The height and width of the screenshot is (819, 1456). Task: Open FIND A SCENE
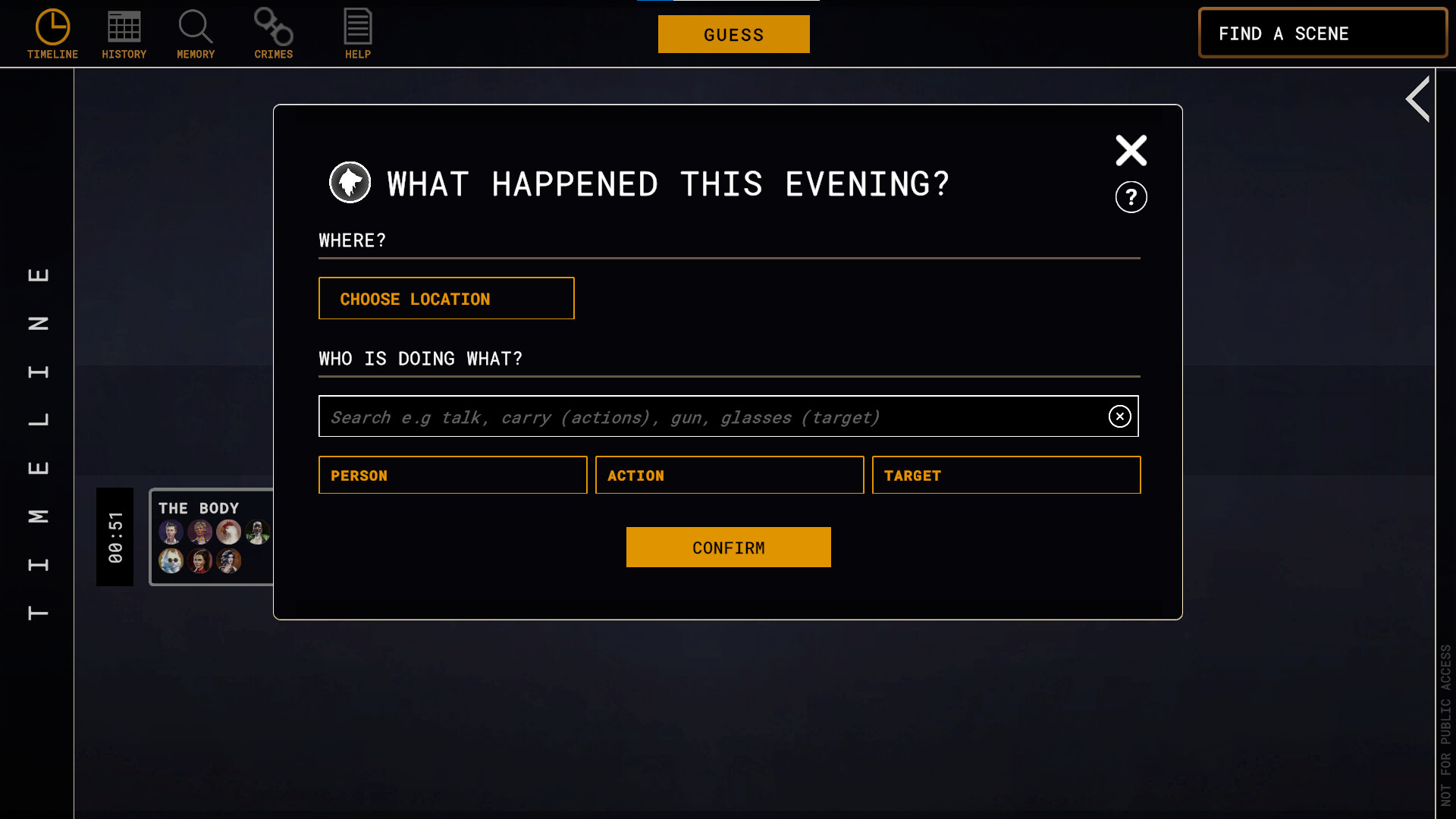(x=1323, y=33)
